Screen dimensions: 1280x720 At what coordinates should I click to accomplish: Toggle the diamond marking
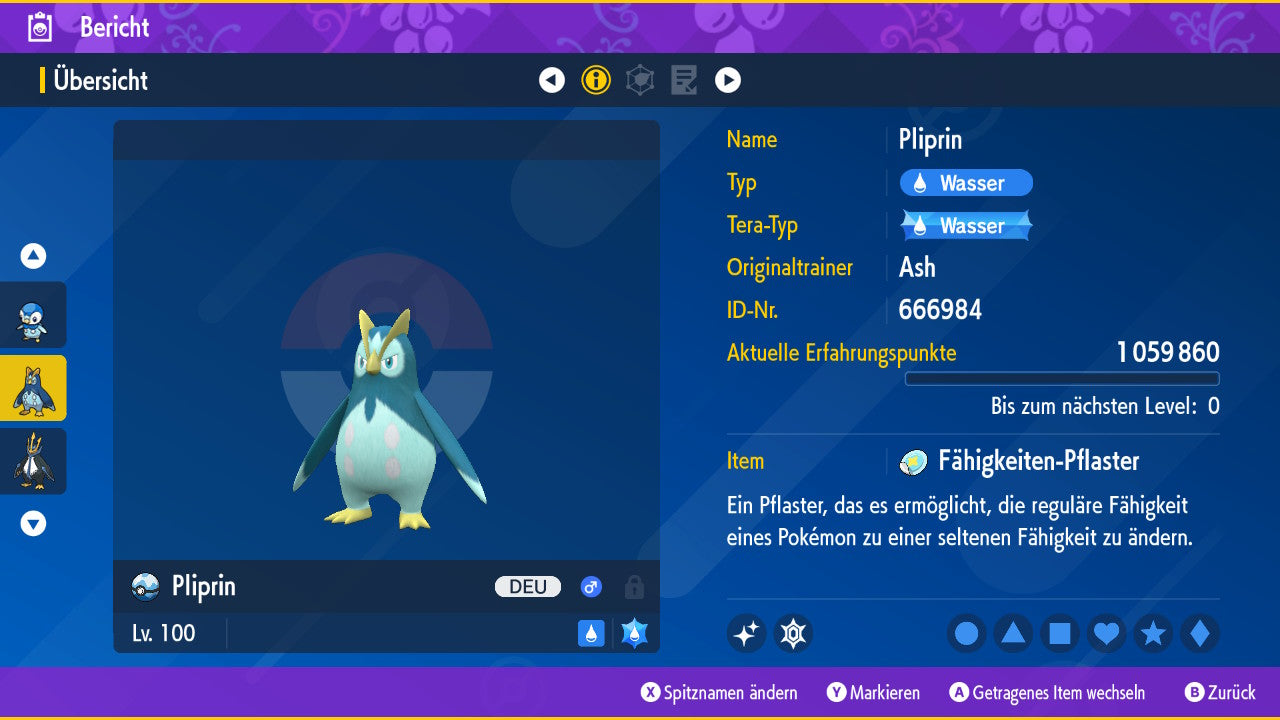(x=1200, y=634)
